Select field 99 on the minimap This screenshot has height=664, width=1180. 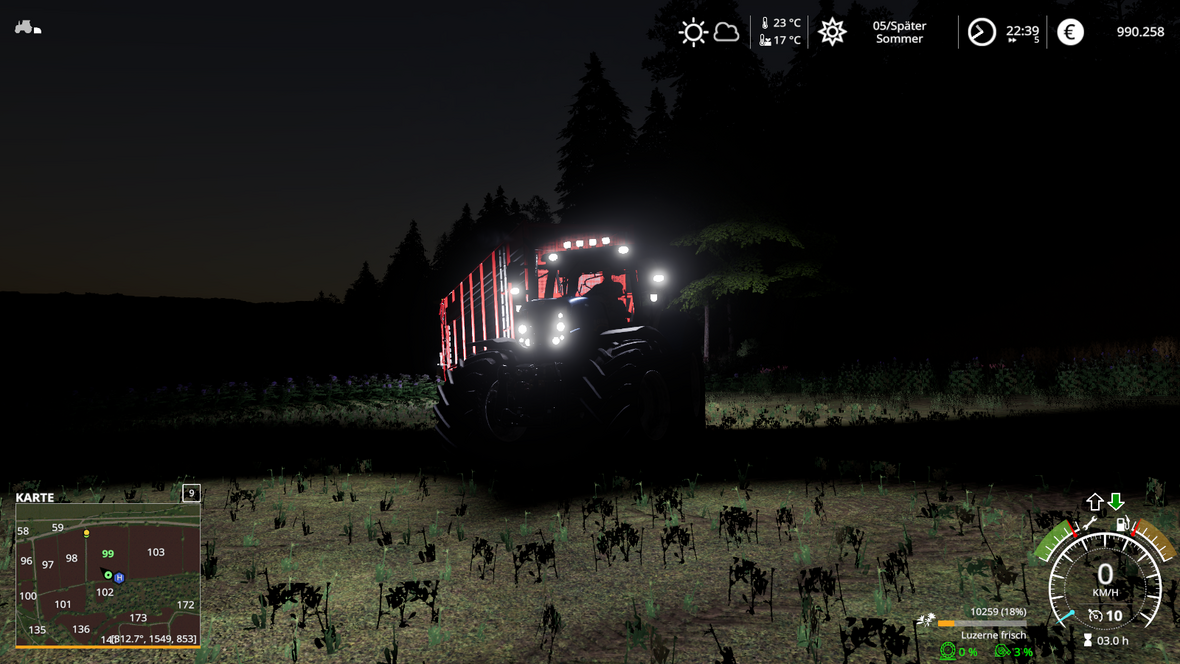click(107, 553)
